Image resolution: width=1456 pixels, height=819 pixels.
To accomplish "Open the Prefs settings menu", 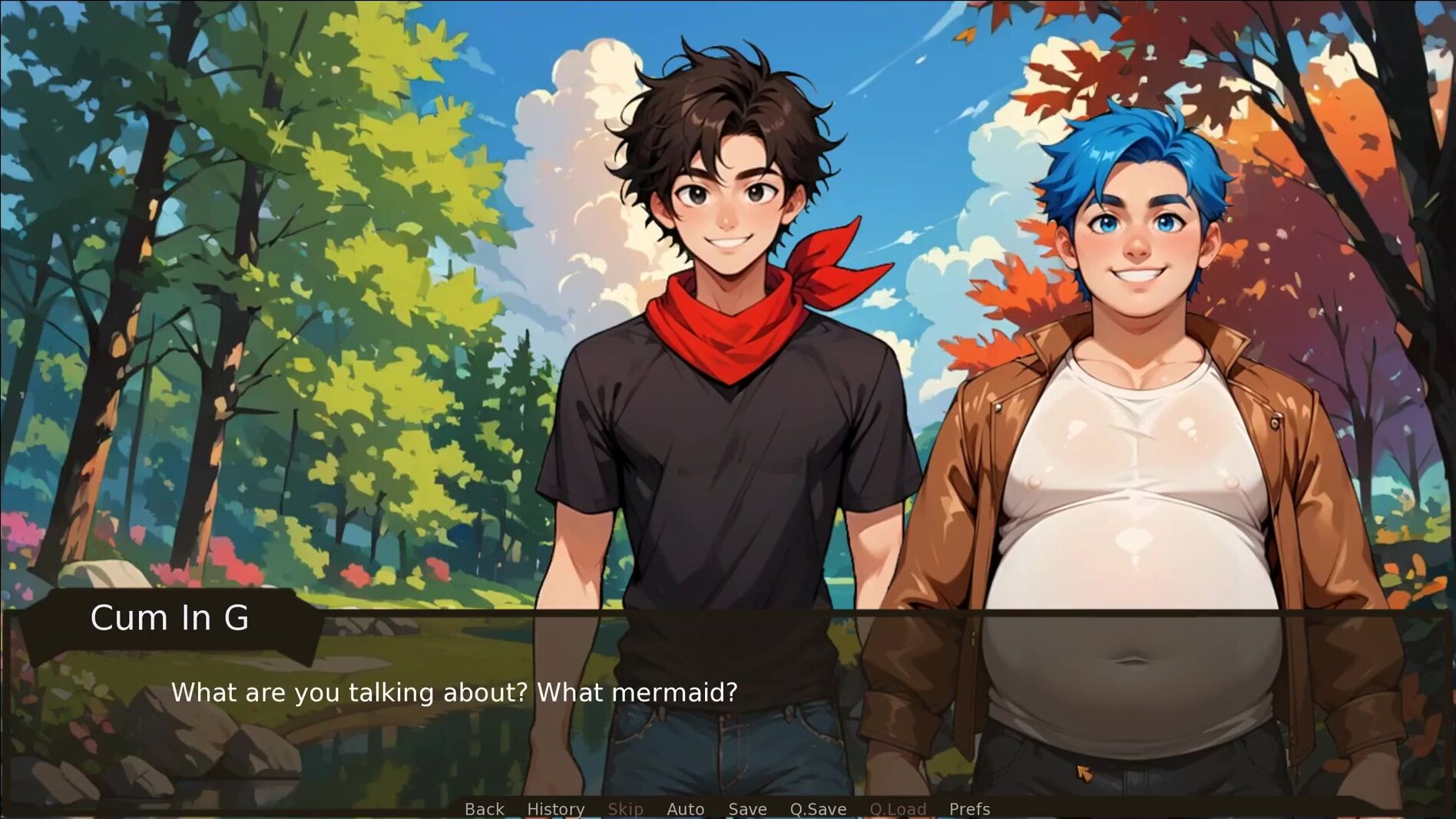I will (x=969, y=809).
